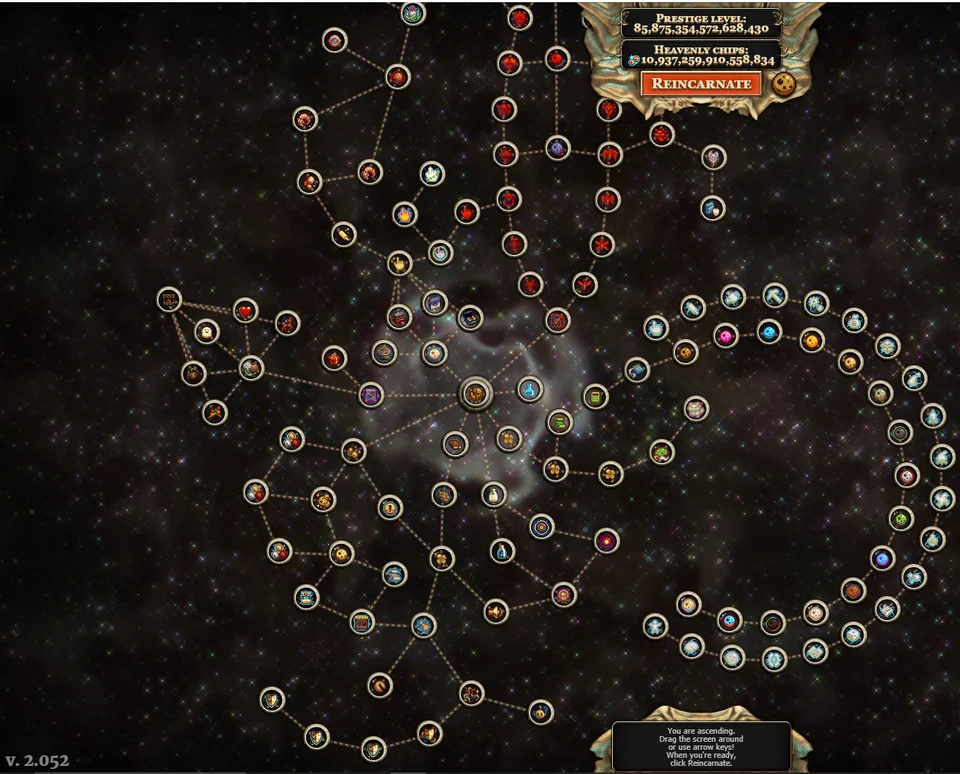This screenshot has width=960, height=774.
Task: Pick the orange exclamation mark upgrade
Action: (390, 507)
